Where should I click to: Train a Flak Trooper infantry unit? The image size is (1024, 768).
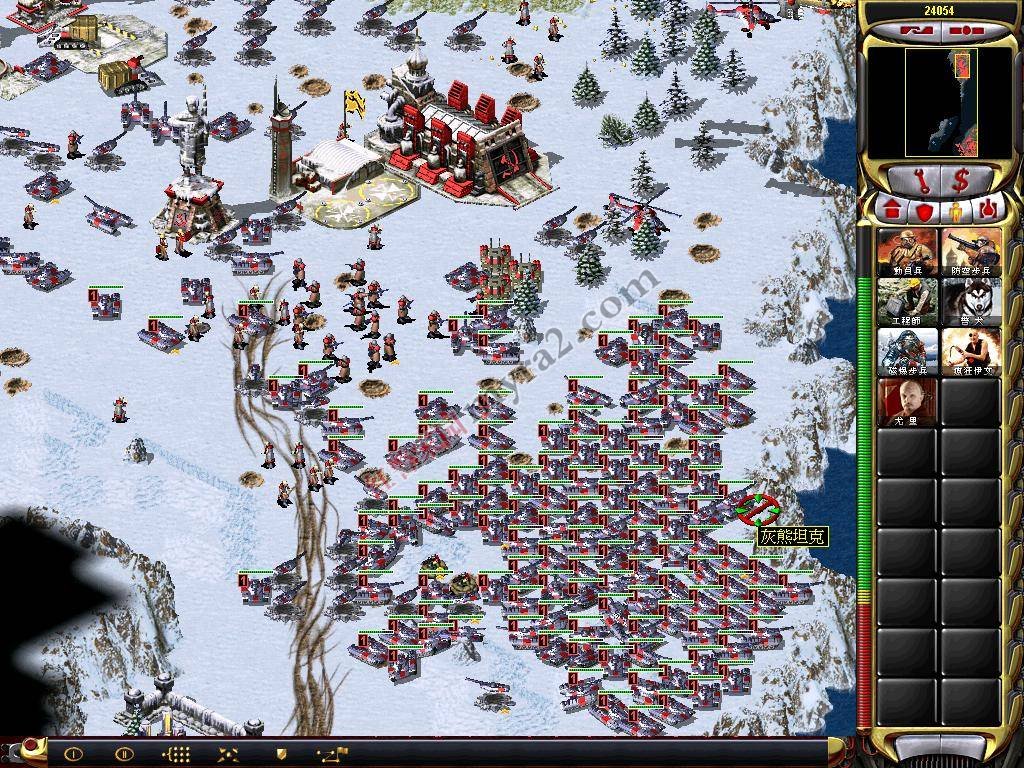tap(971, 252)
